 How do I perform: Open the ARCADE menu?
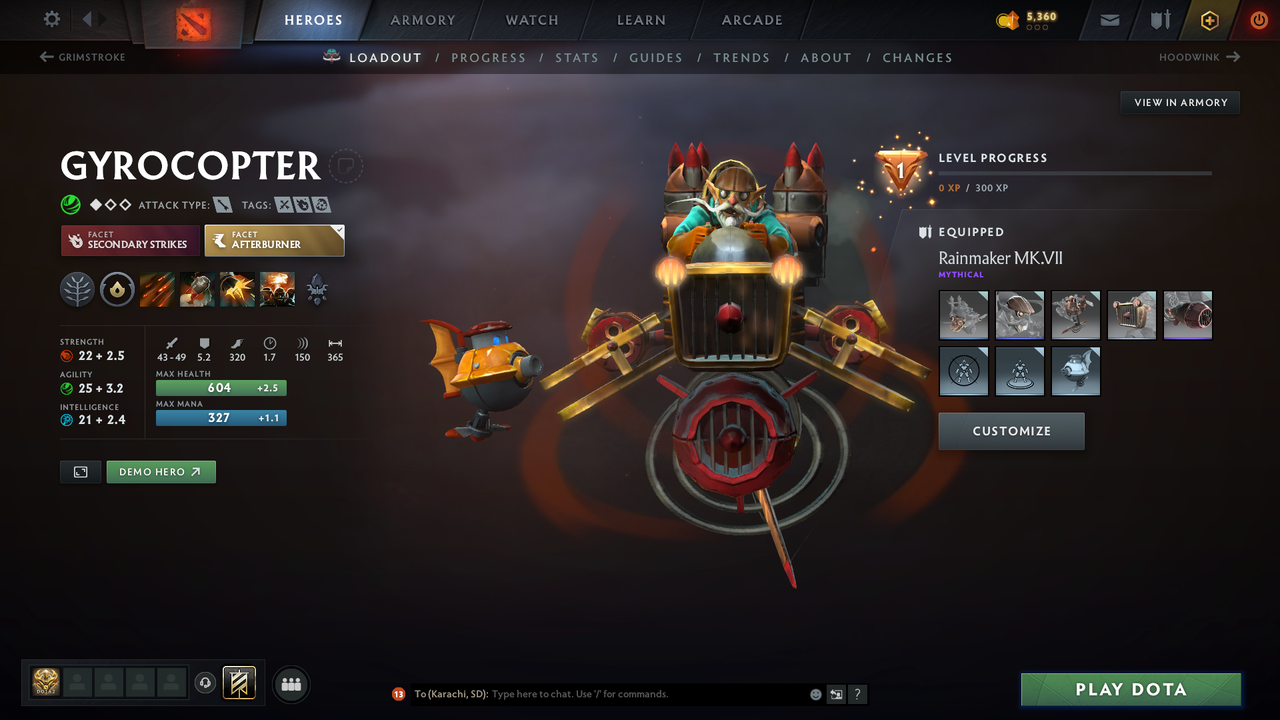tap(751, 20)
